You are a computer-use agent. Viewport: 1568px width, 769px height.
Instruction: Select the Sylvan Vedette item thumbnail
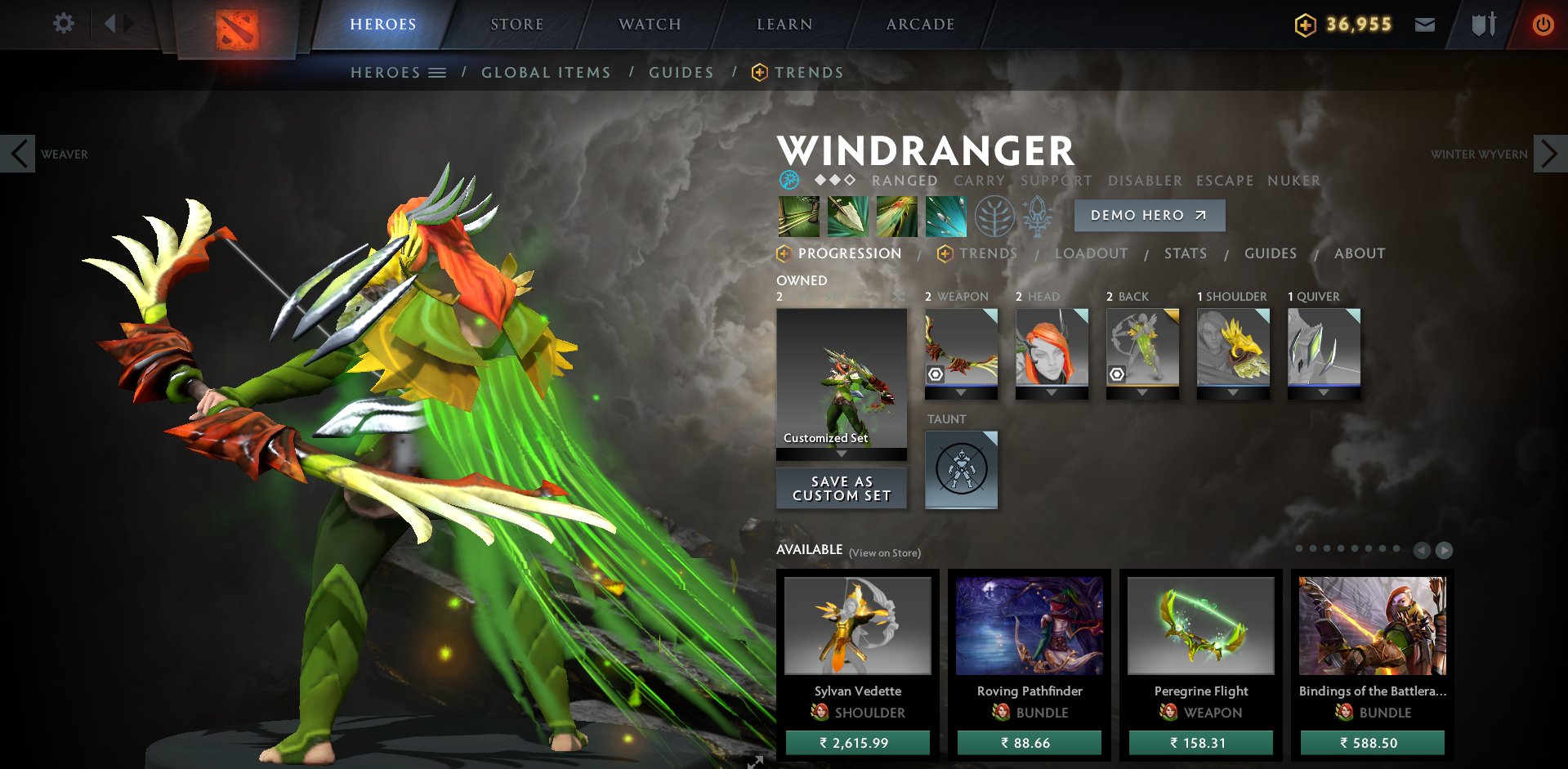[857, 625]
